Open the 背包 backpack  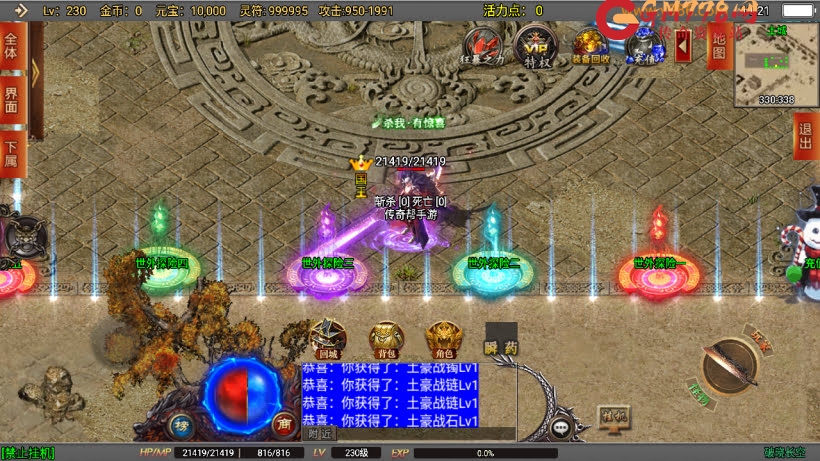pyautogui.click(x=386, y=340)
